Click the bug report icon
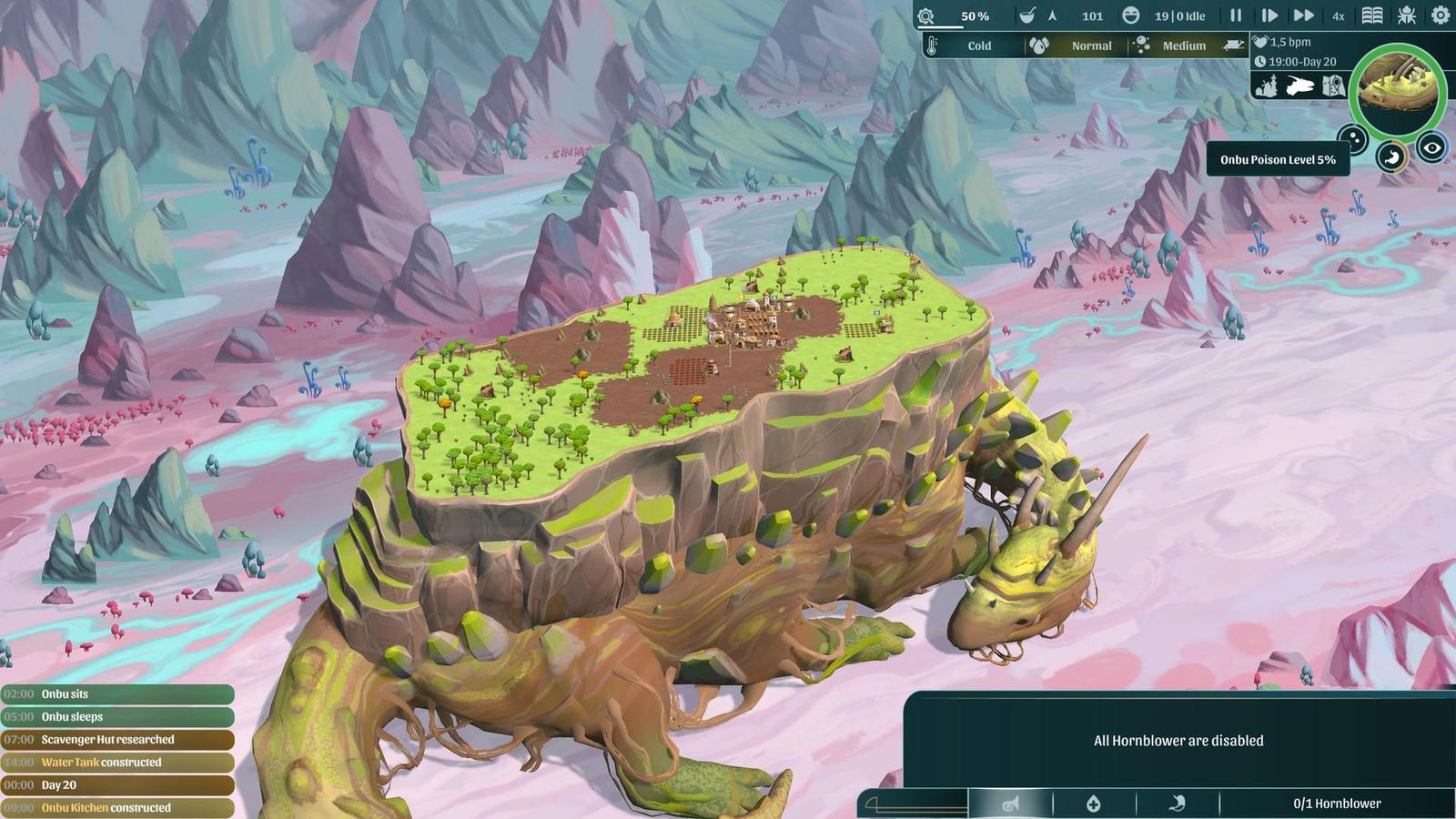This screenshot has height=819, width=1456. pos(1407,15)
